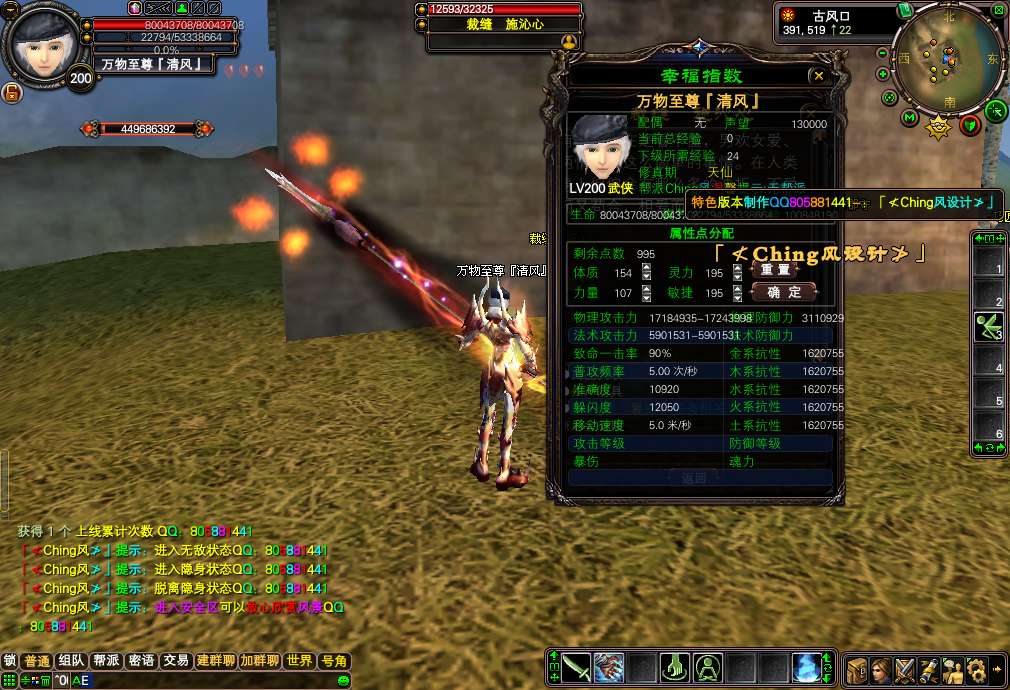Increase the 体质 attribute stepper

[x=646, y=268]
